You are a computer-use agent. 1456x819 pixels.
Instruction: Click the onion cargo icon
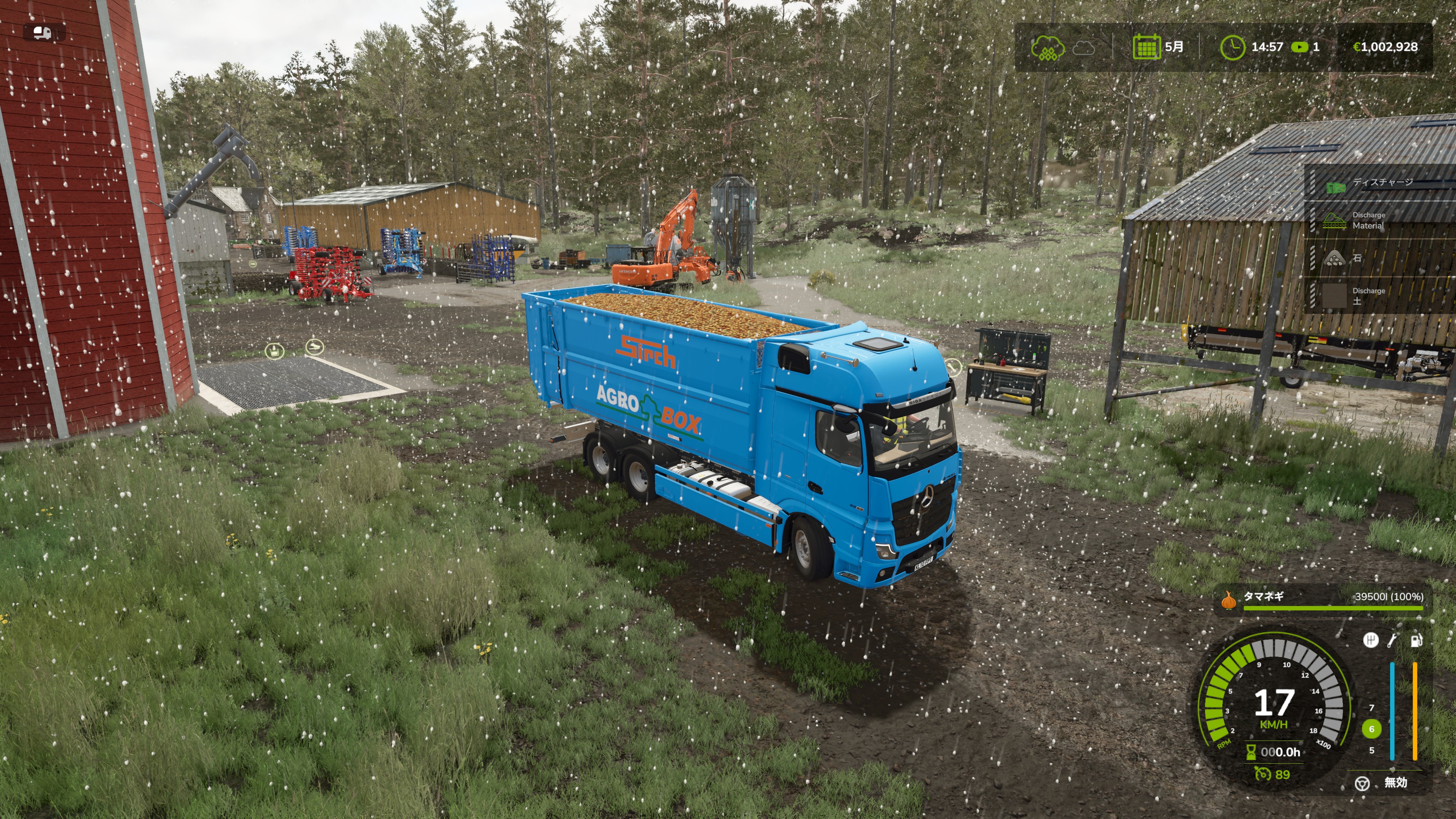pos(1228,600)
